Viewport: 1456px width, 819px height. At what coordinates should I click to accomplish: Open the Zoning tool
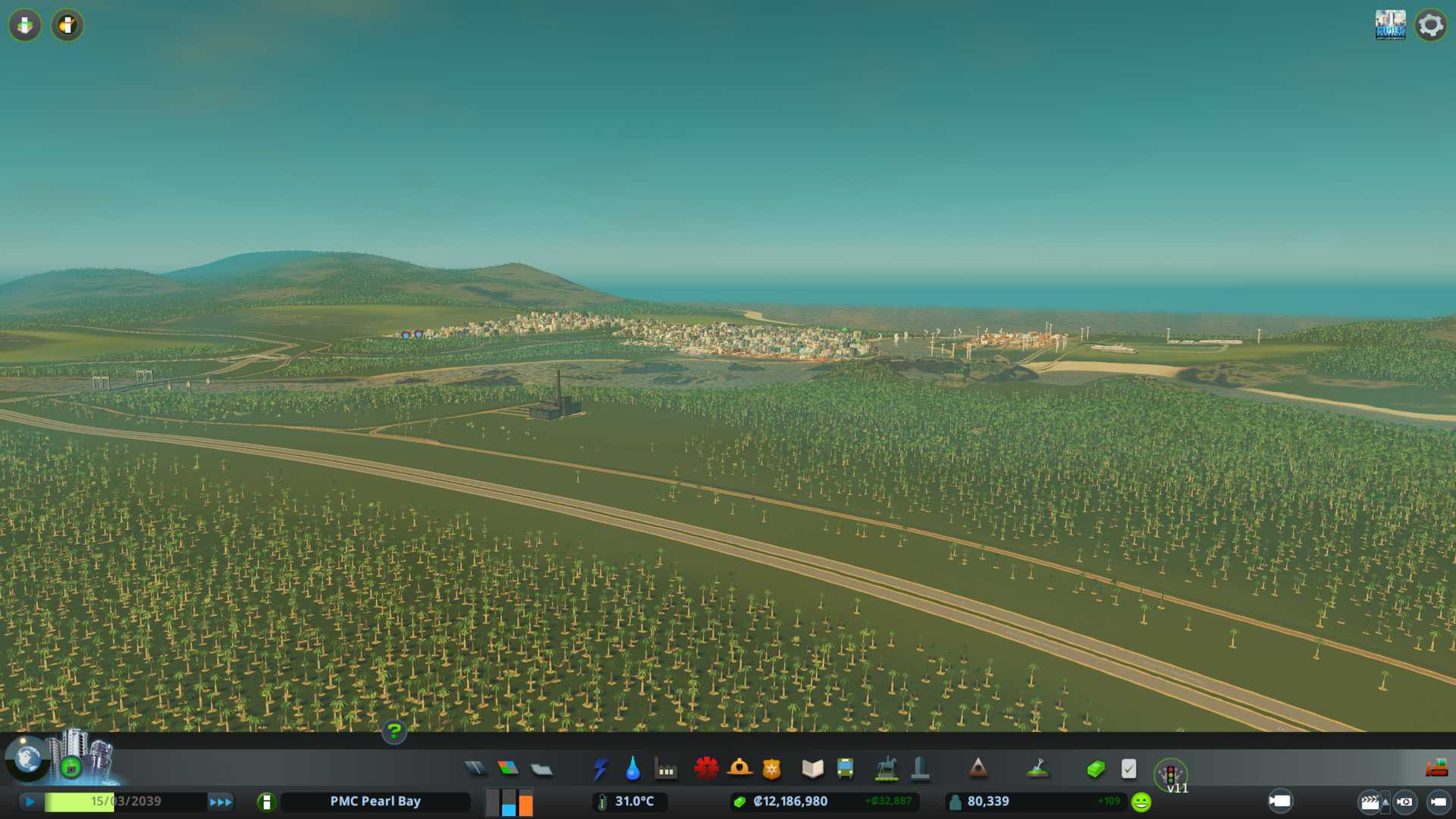[508, 769]
